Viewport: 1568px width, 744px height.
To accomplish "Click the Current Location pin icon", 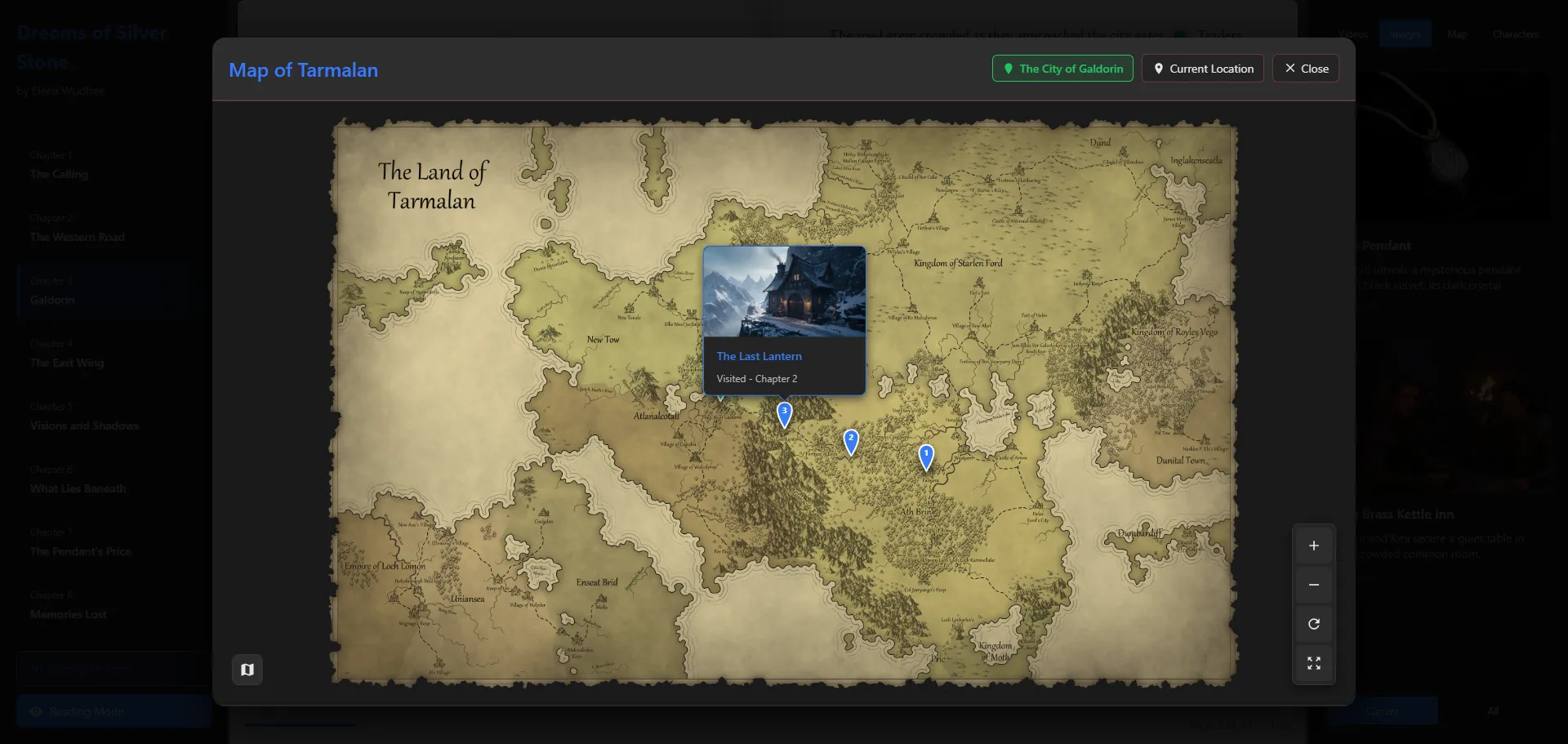I will (1160, 69).
